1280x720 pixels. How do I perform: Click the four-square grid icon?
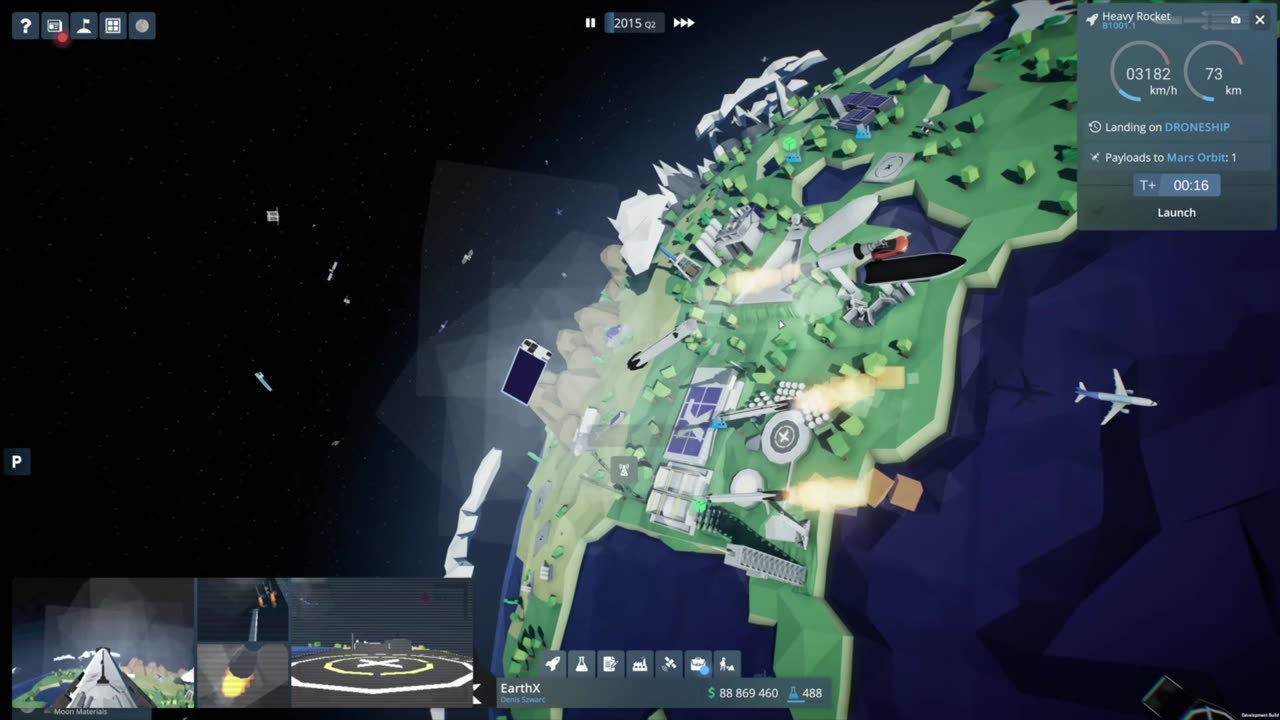tap(113, 26)
